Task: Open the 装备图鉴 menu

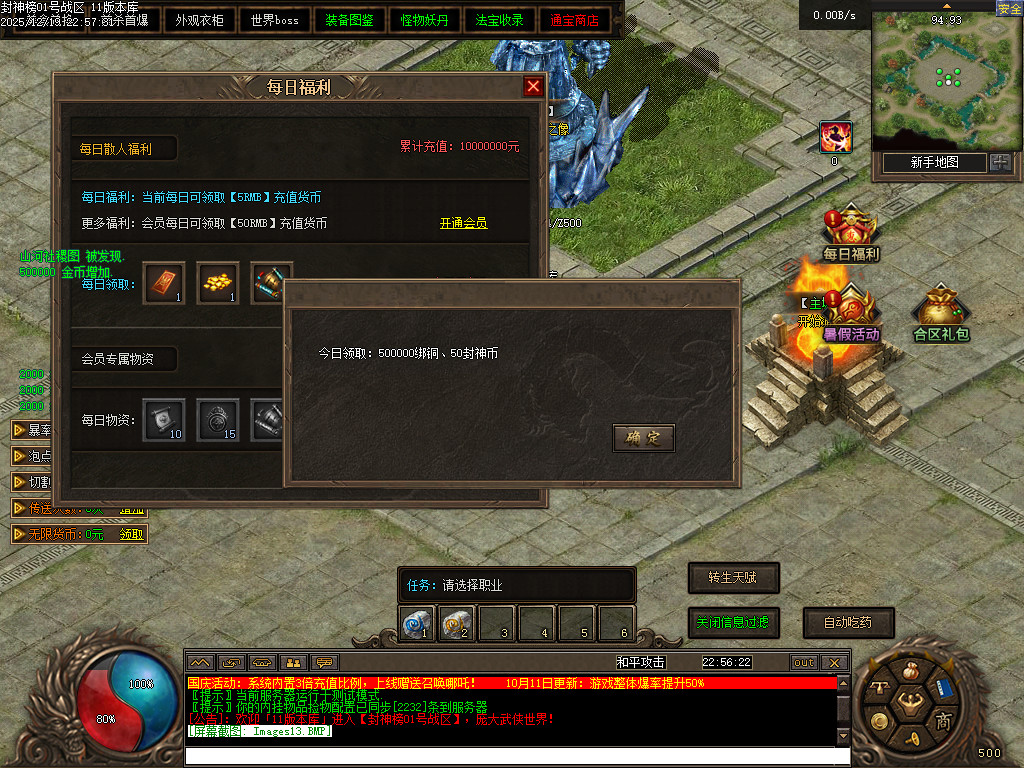Action: pyautogui.click(x=349, y=20)
